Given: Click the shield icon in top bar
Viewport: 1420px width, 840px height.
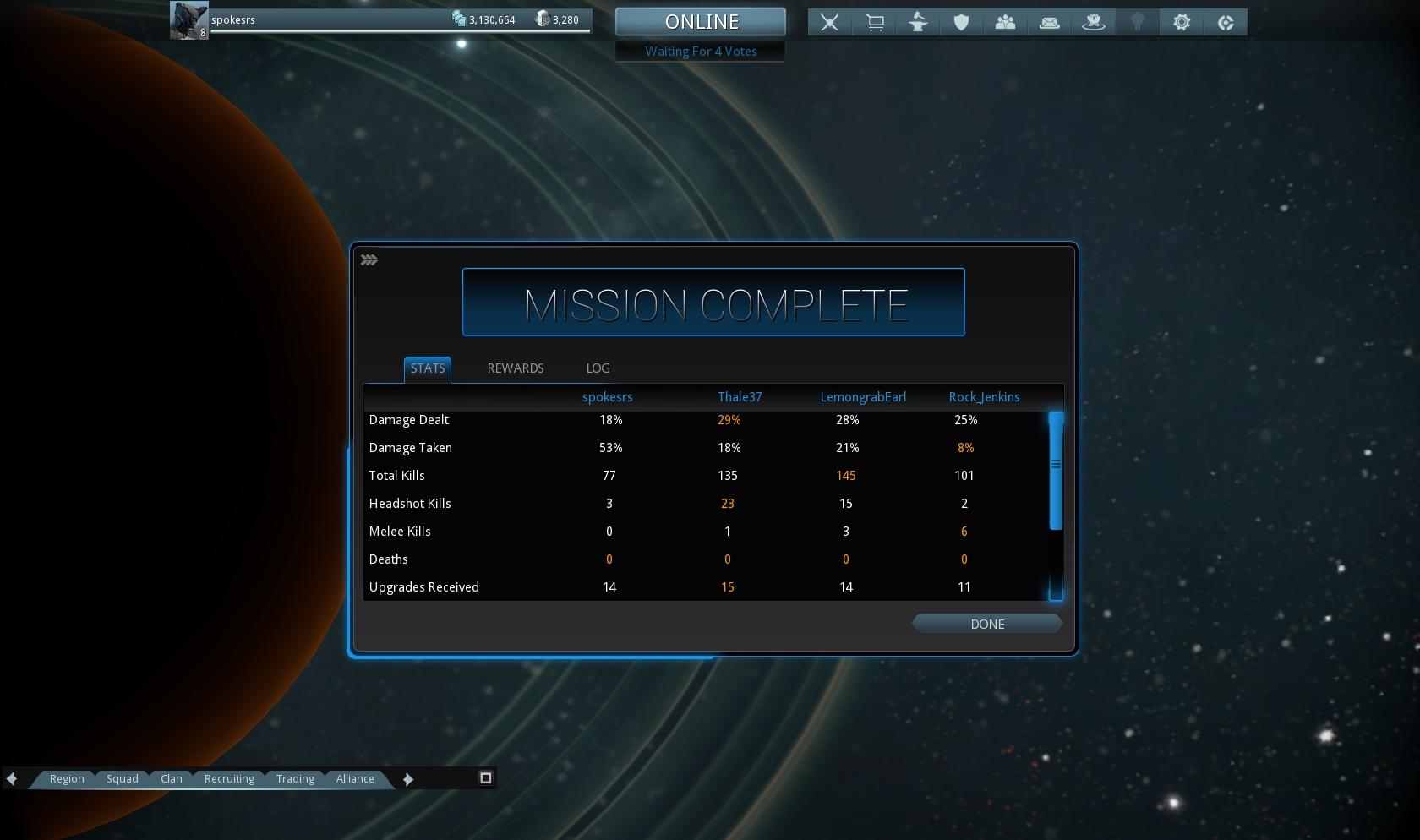Looking at the screenshot, I should coord(961,23).
